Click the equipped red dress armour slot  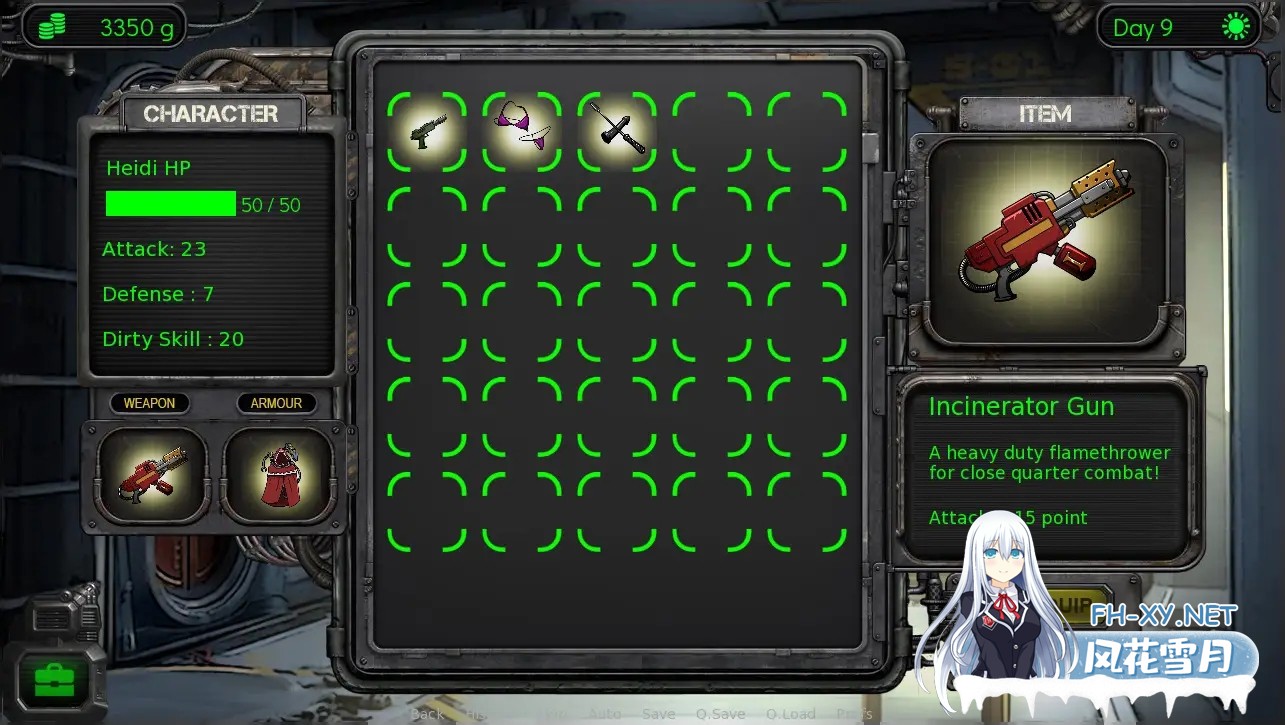tap(278, 474)
